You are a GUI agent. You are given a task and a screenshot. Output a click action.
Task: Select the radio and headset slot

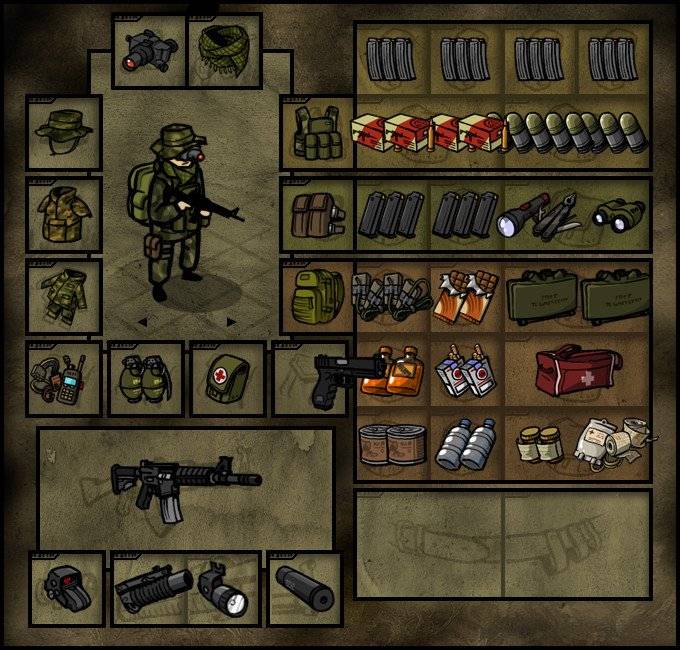(x=64, y=378)
